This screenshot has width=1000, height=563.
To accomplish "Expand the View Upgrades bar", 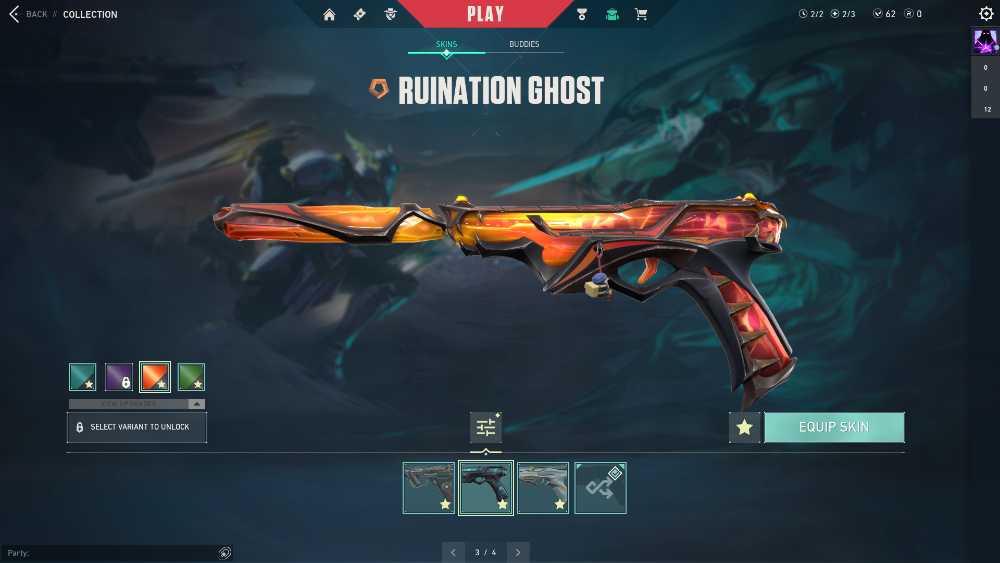I will point(137,404).
